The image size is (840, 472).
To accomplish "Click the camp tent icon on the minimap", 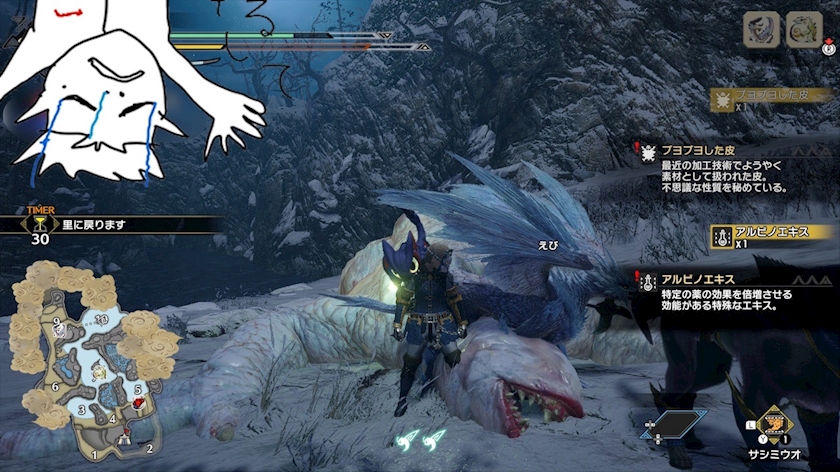I will 125,436.
